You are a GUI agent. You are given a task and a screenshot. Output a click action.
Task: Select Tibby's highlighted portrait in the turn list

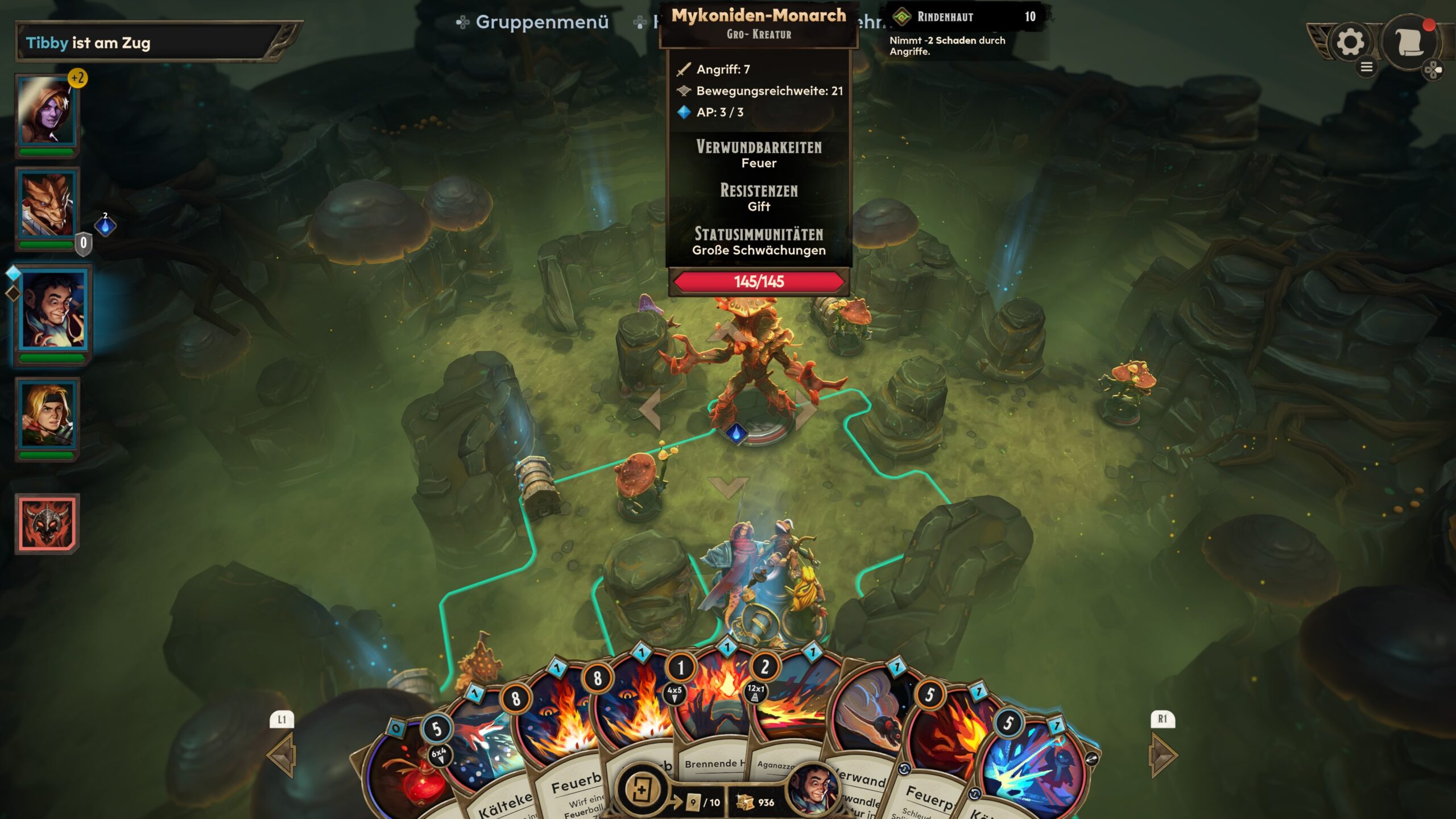(x=53, y=309)
